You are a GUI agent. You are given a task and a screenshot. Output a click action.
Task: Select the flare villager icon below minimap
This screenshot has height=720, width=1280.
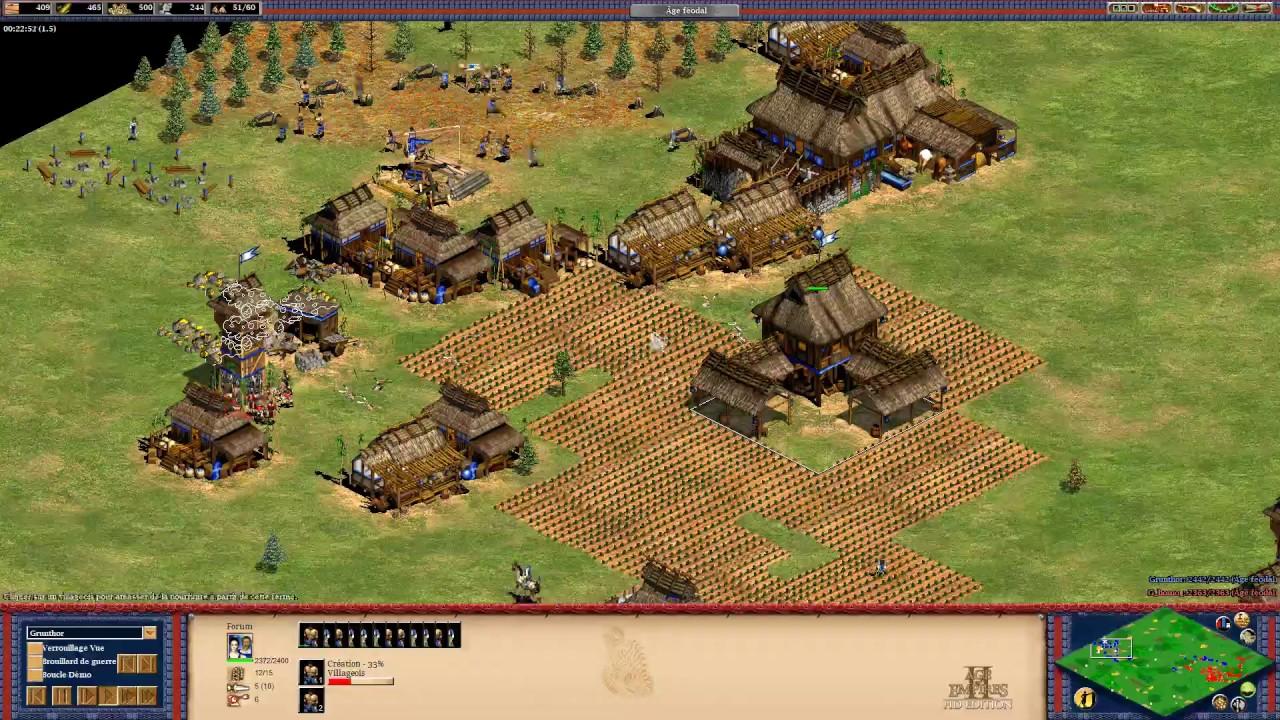tap(1085, 700)
